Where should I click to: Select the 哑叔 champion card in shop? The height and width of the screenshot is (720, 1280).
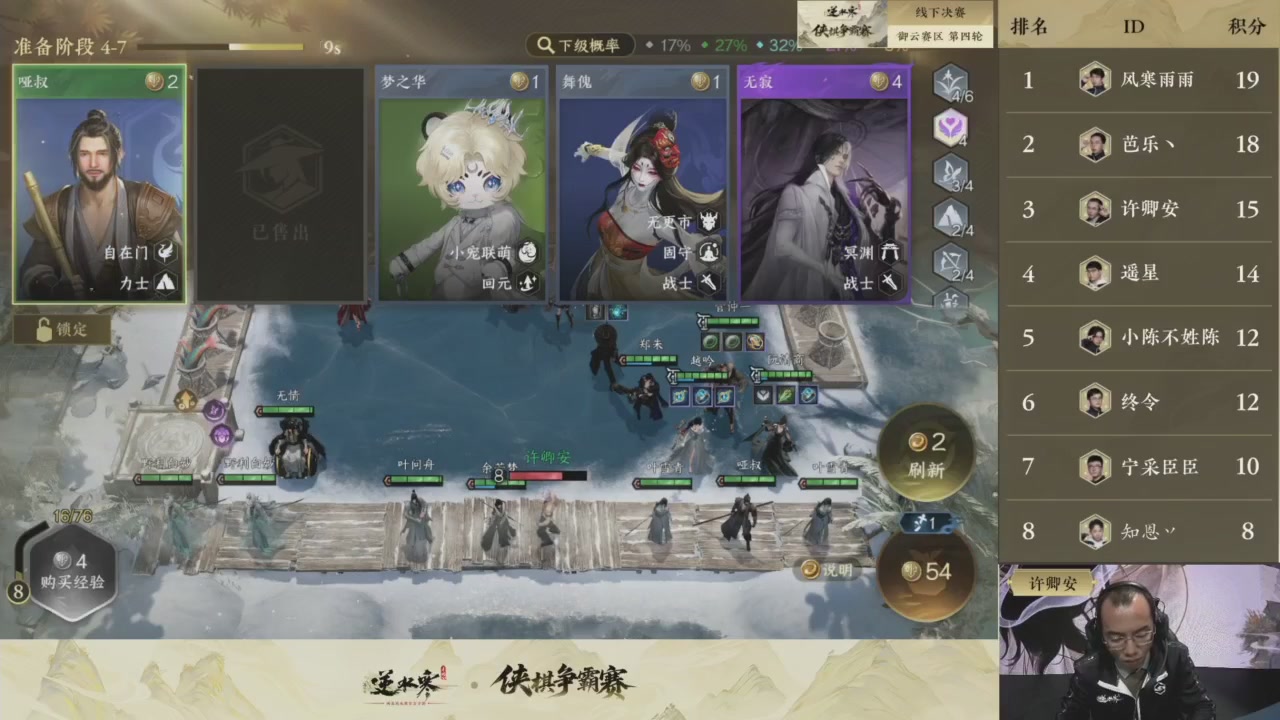[98, 185]
